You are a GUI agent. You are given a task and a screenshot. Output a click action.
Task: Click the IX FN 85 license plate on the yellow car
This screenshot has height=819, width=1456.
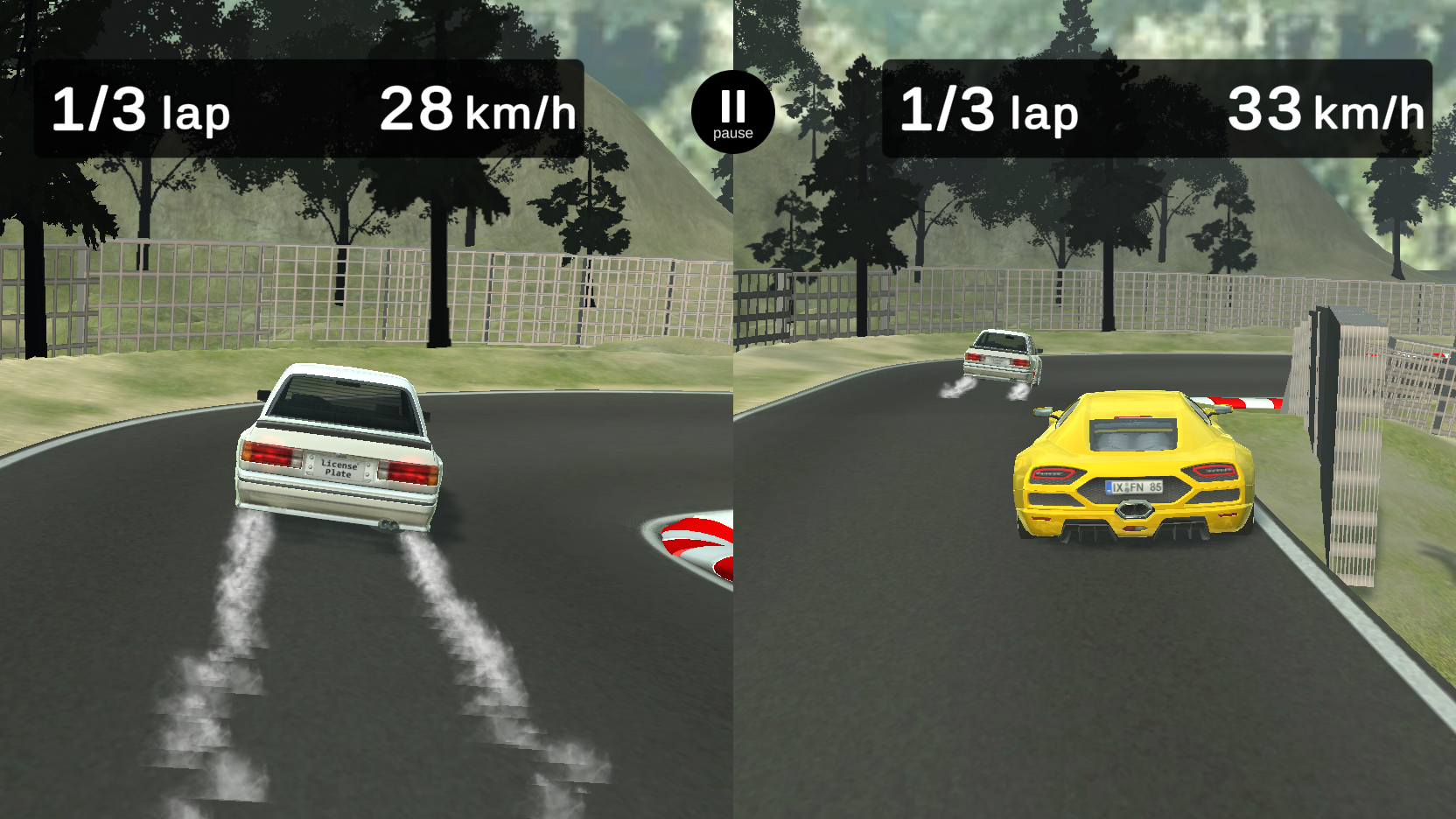pyautogui.click(x=1134, y=486)
